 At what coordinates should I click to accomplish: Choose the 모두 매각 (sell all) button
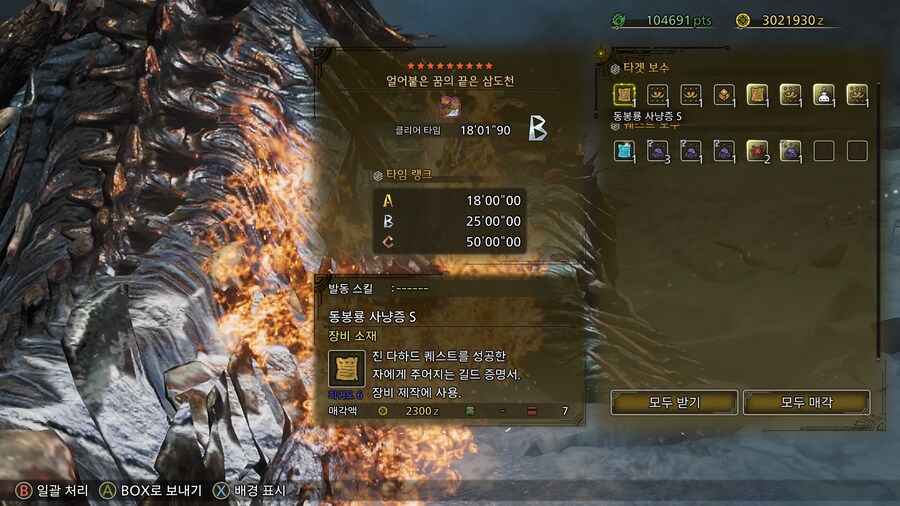pos(807,402)
